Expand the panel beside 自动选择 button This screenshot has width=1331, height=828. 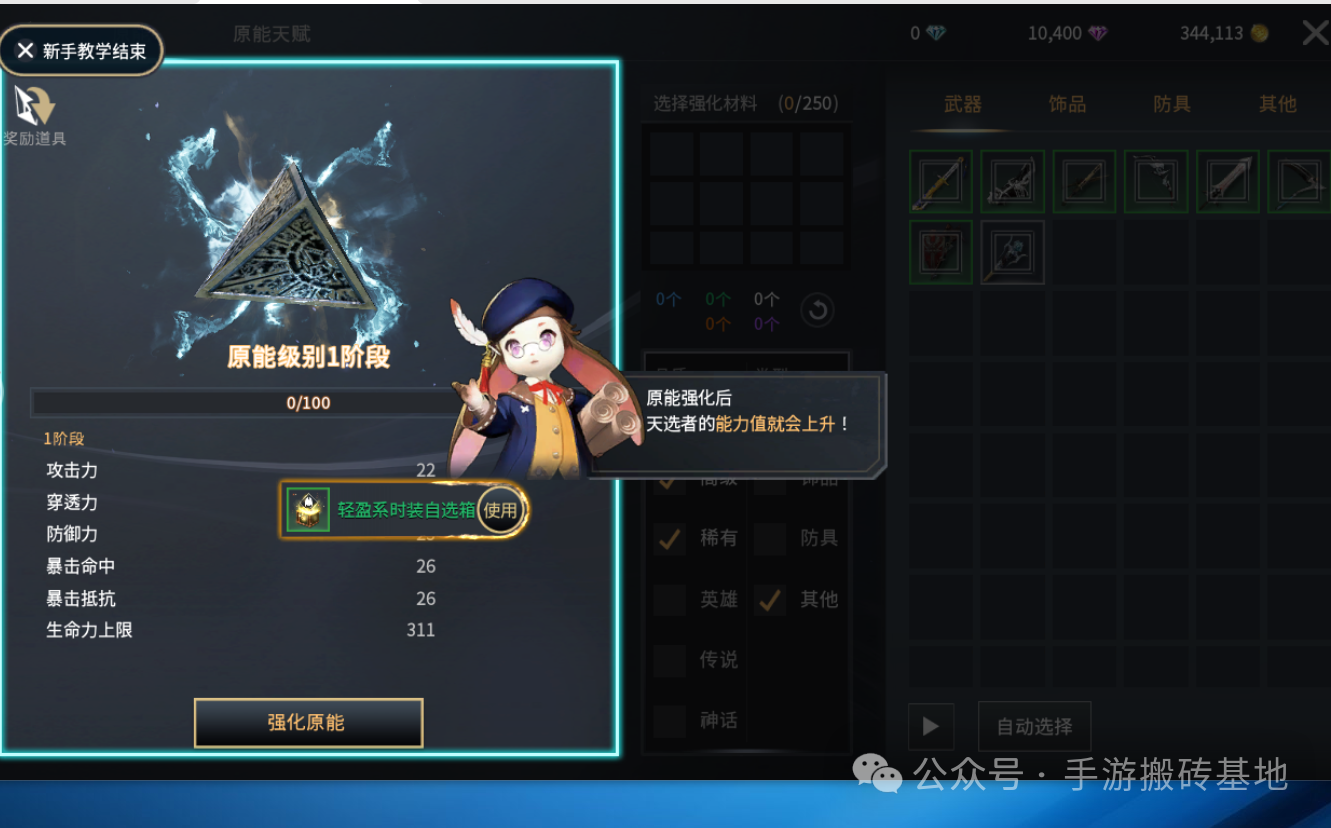click(x=931, y=727)
